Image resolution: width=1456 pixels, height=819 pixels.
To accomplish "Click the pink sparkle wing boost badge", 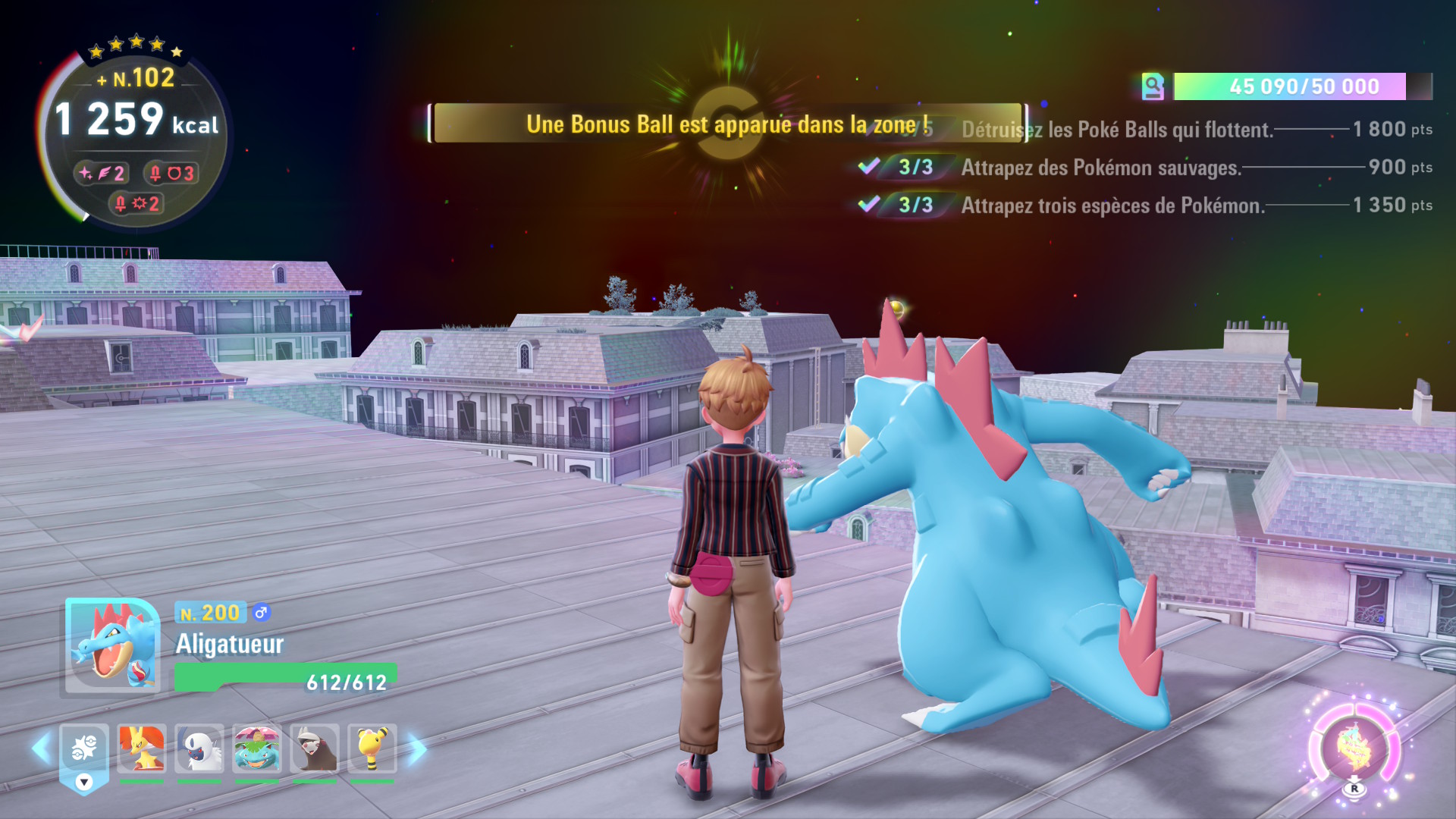I will pos(102,174).
